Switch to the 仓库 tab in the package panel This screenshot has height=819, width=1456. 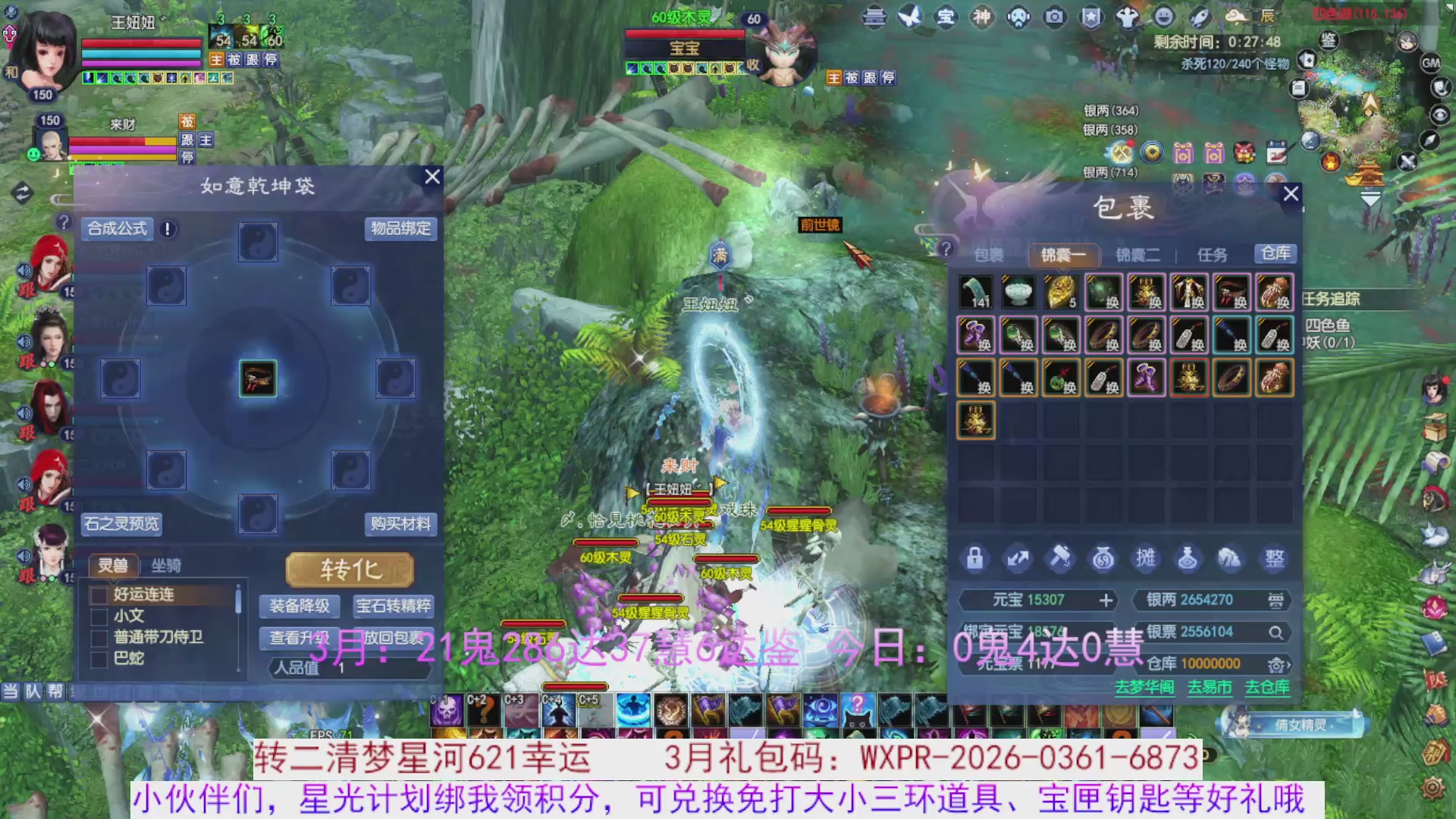pos(1276,255)
